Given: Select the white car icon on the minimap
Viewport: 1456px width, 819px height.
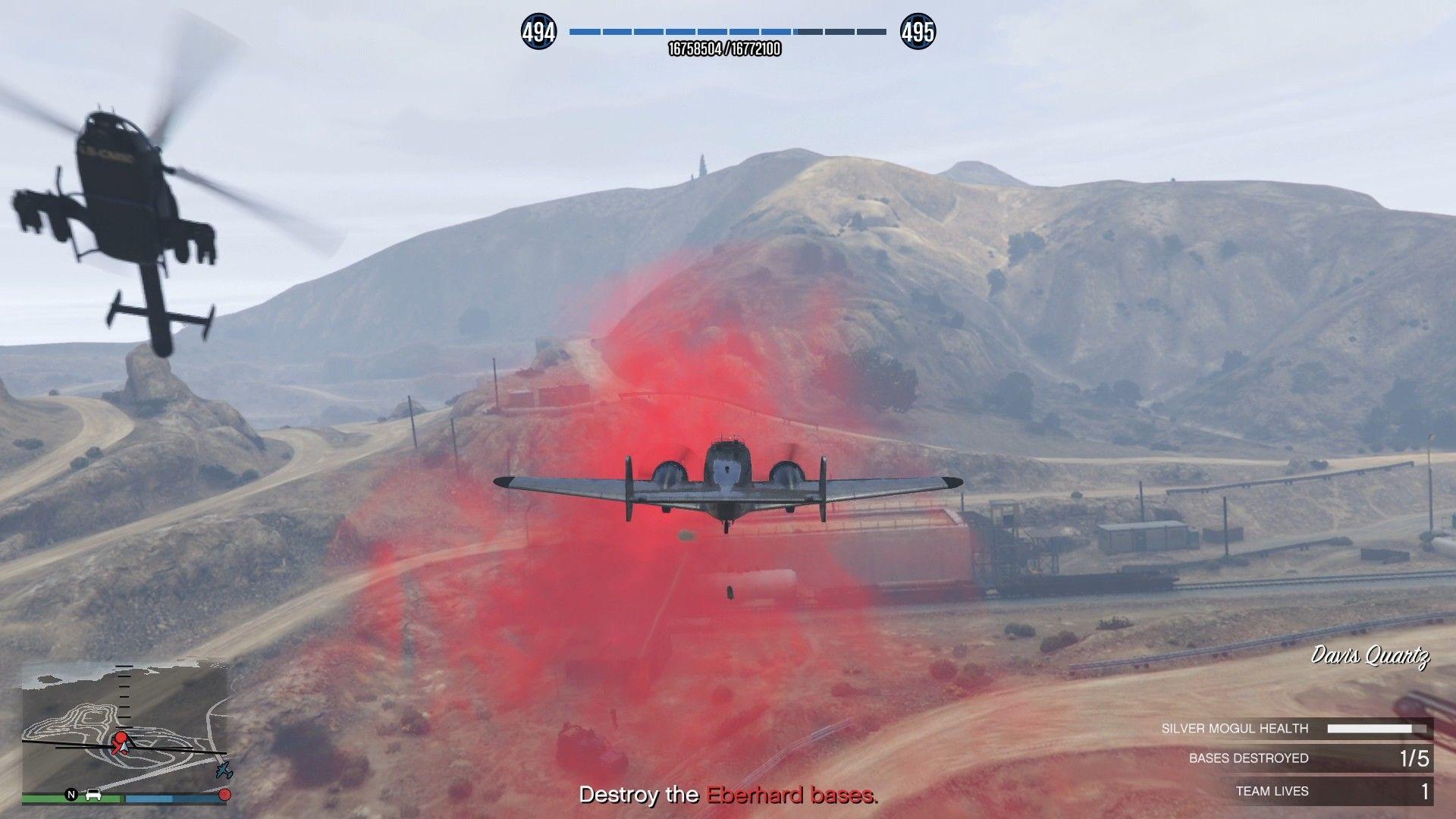Looking at the screenshot, I should [x=93, y=795].
